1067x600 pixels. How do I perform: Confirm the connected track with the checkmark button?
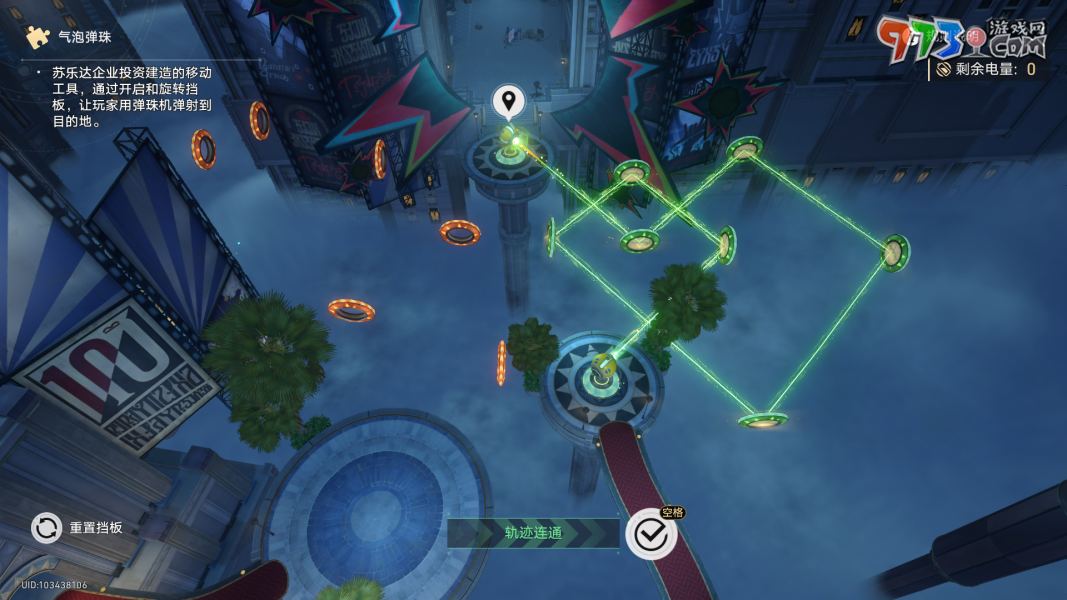point(651,535)
